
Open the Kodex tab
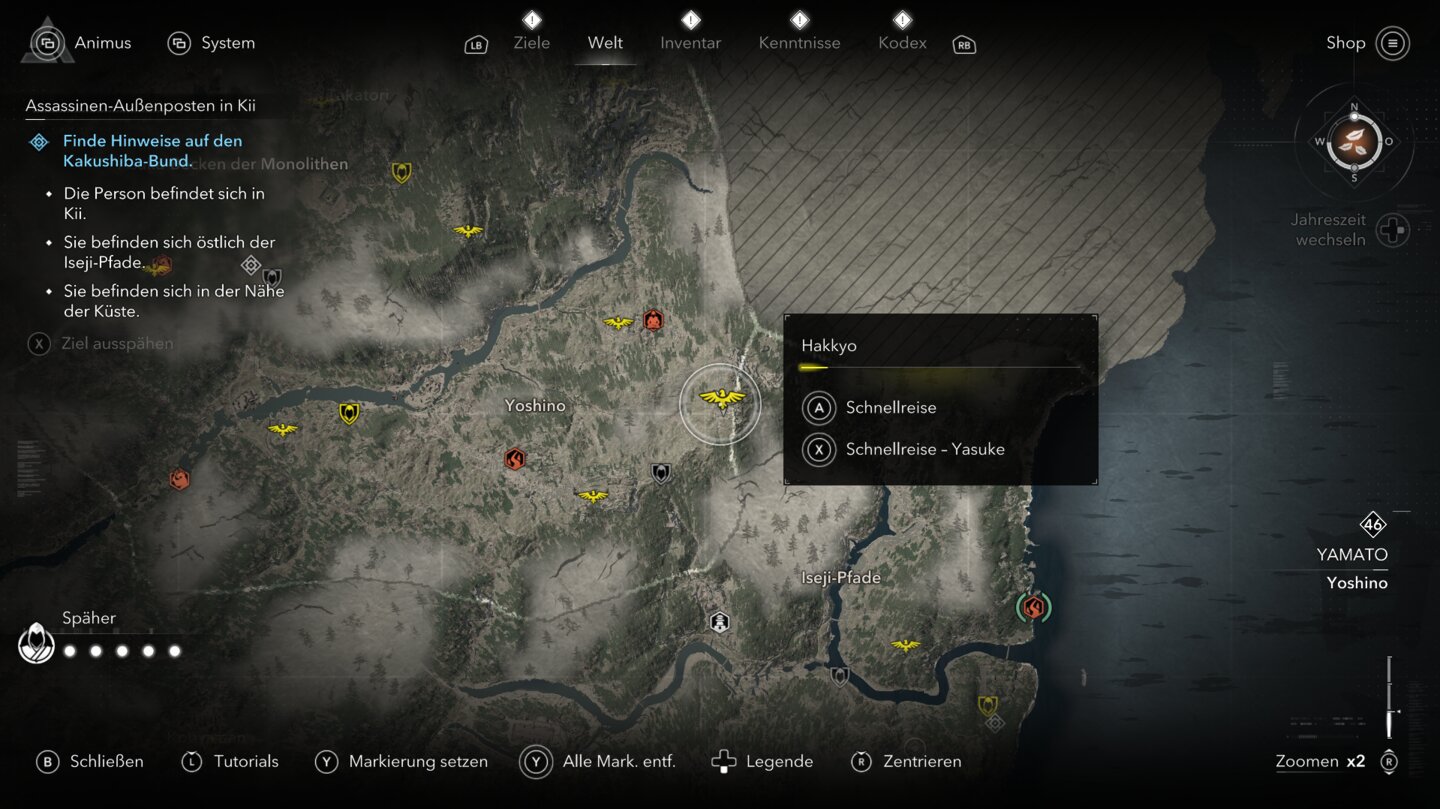[902, 43]
